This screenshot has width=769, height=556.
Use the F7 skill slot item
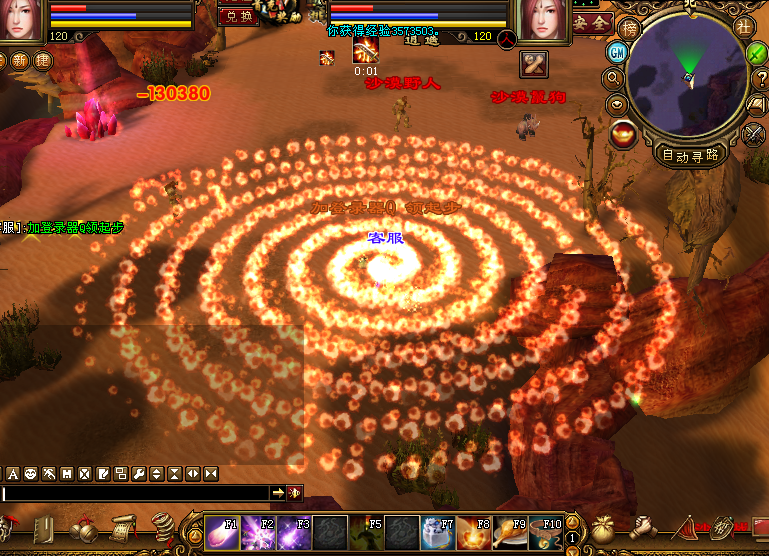[x=438, y=531]
